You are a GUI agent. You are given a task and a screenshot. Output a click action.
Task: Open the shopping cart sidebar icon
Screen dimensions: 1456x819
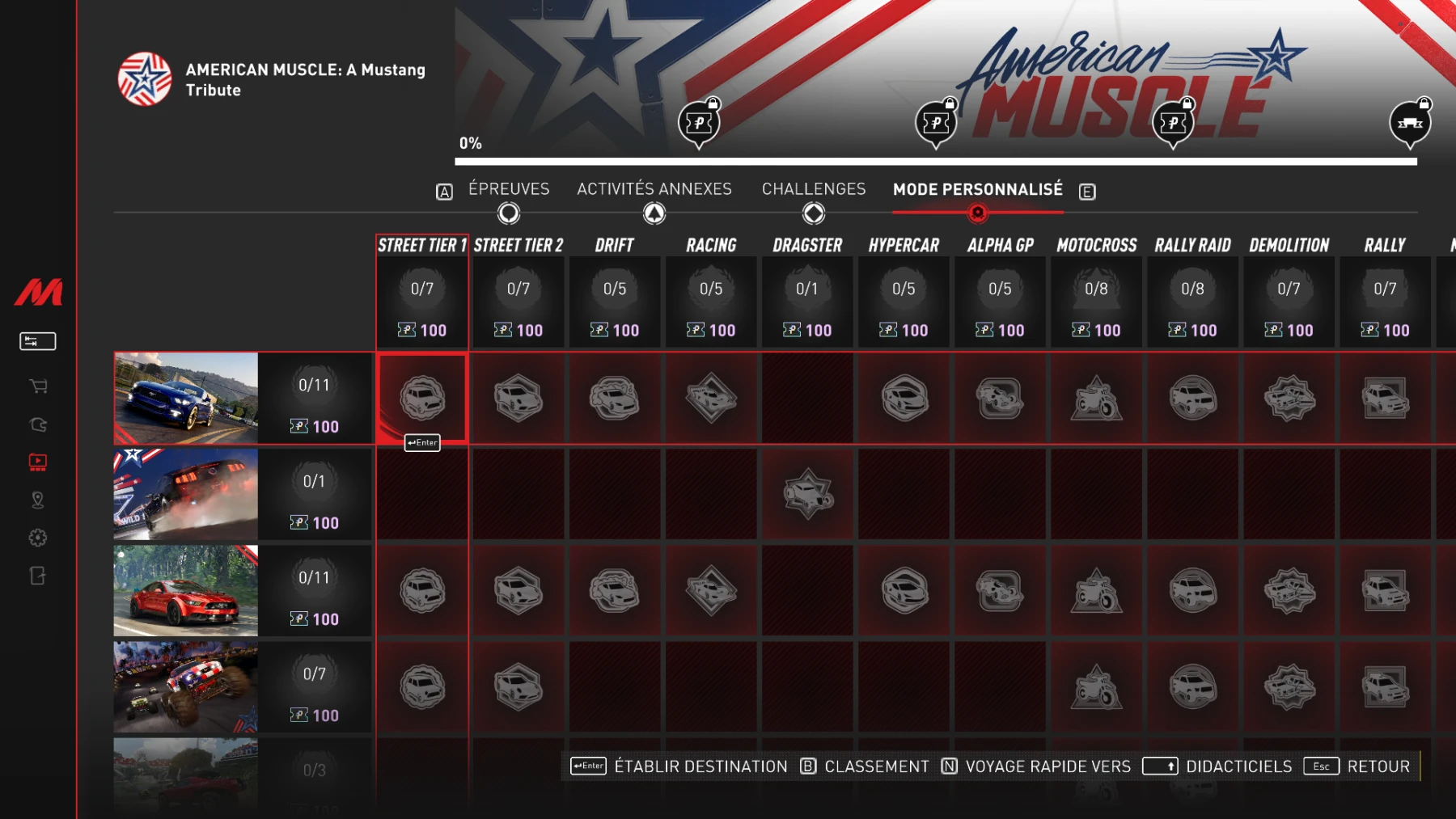[38, 386]
